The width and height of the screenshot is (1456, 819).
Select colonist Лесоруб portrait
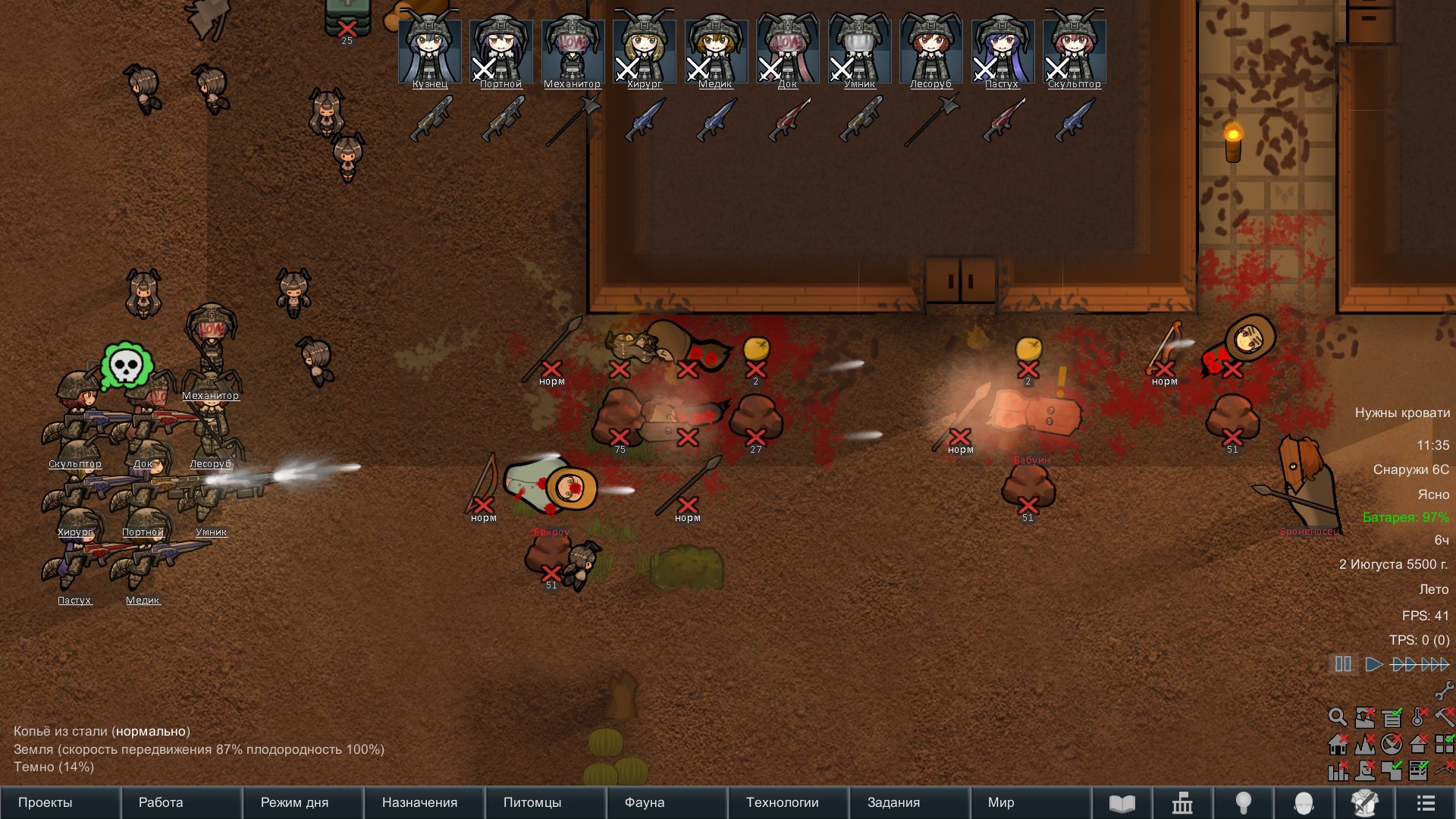930,50
